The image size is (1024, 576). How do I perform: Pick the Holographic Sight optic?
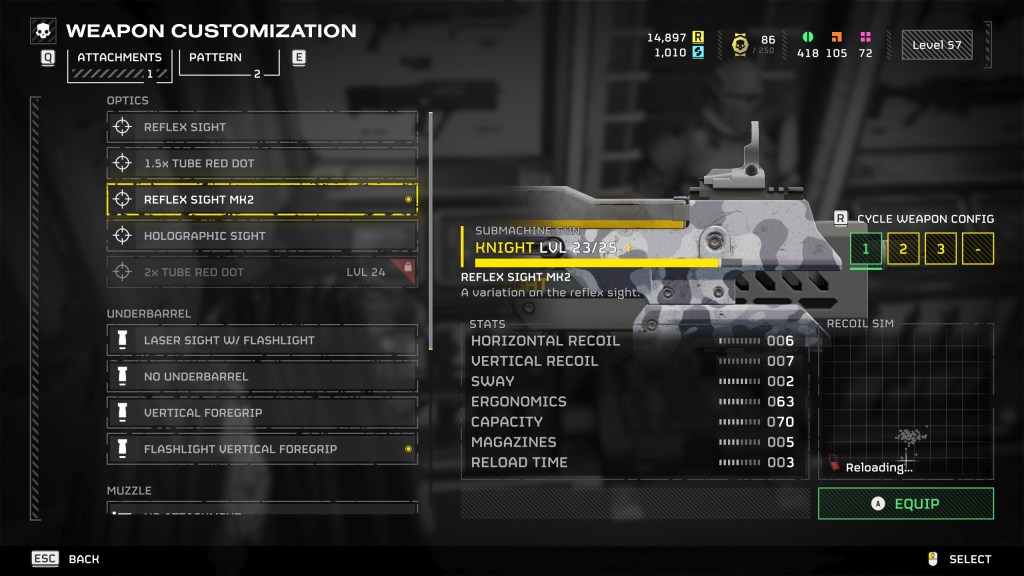click(x=262, y=236)
